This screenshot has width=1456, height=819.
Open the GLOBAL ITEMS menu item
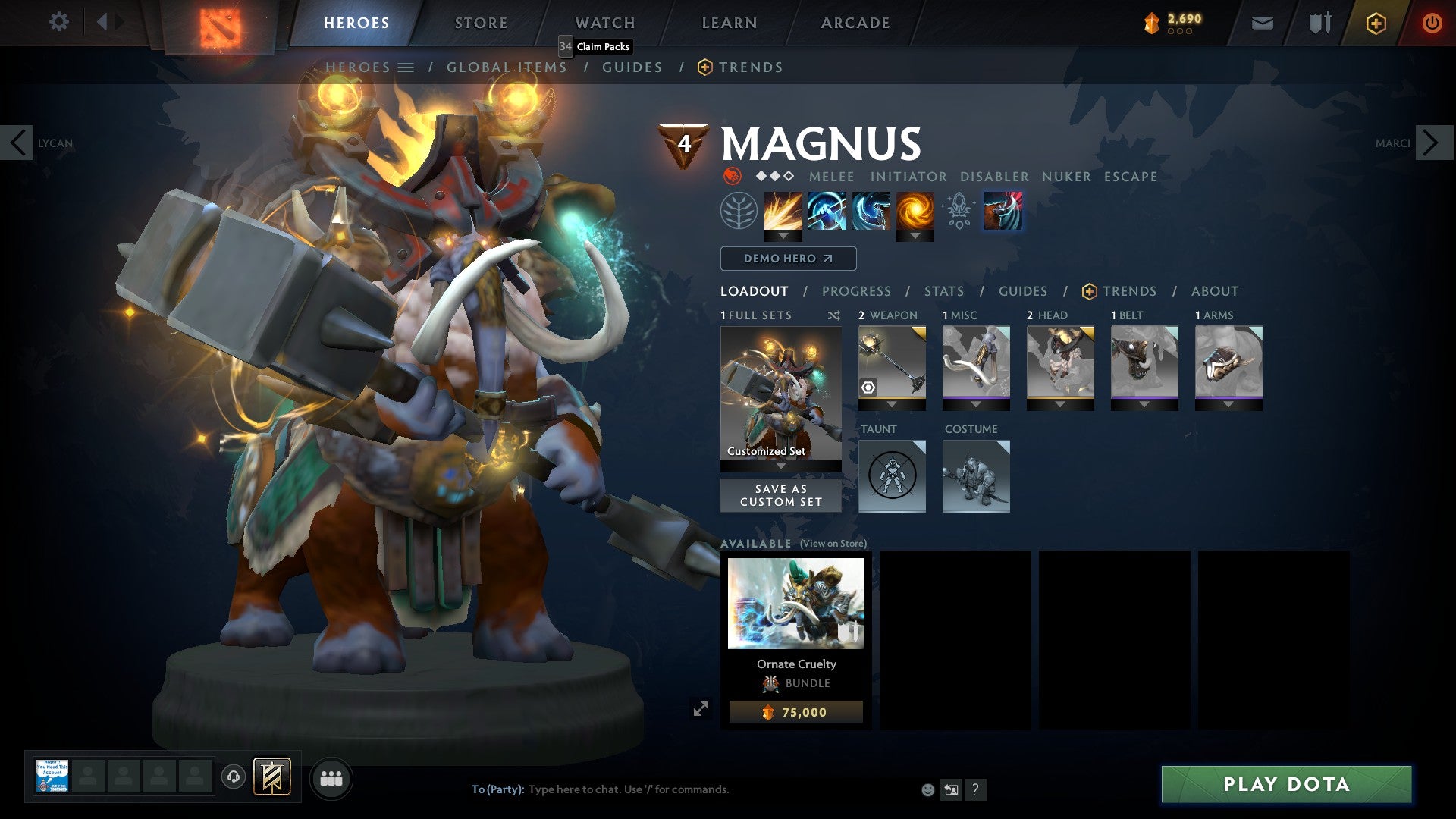click(x=506, y=67)
